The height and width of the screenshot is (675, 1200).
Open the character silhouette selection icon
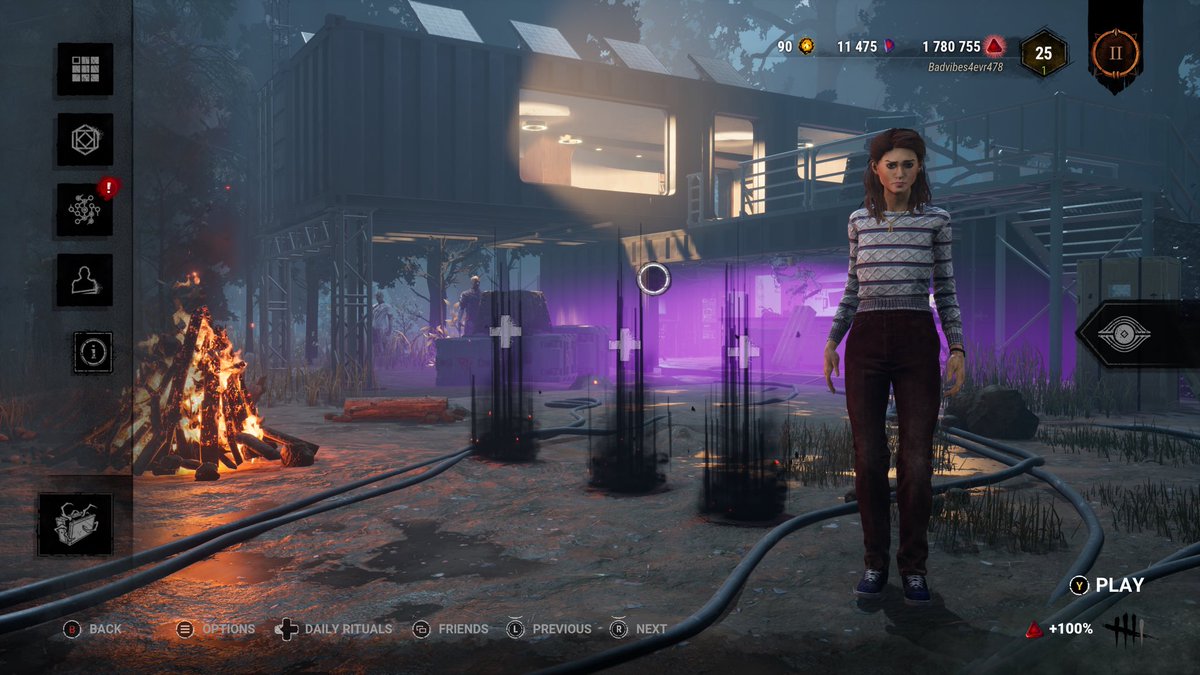85,281
